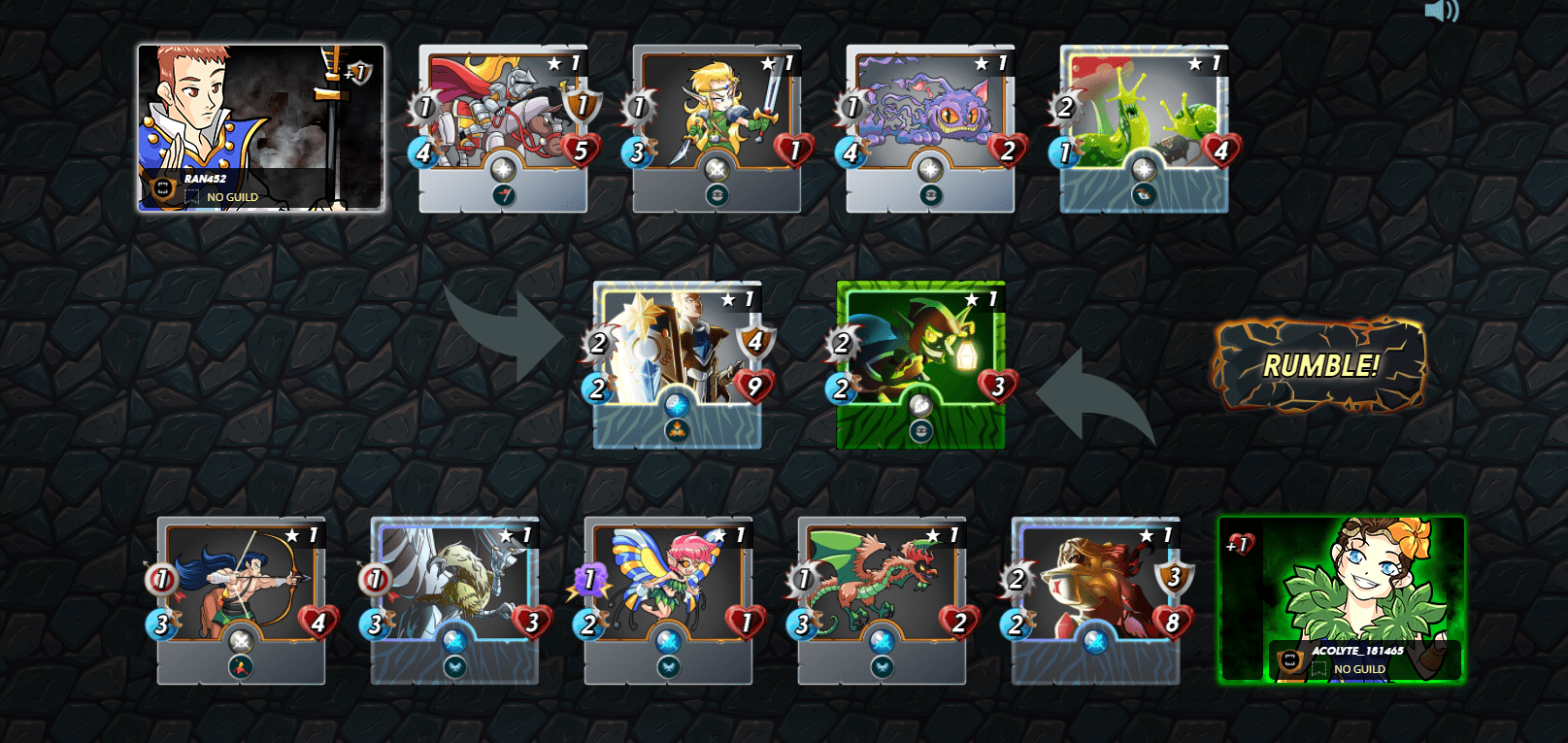This screenshot has height=743, width=1568.
Task: Select the RAN452 summoner portrait
Action: point(260,127)
